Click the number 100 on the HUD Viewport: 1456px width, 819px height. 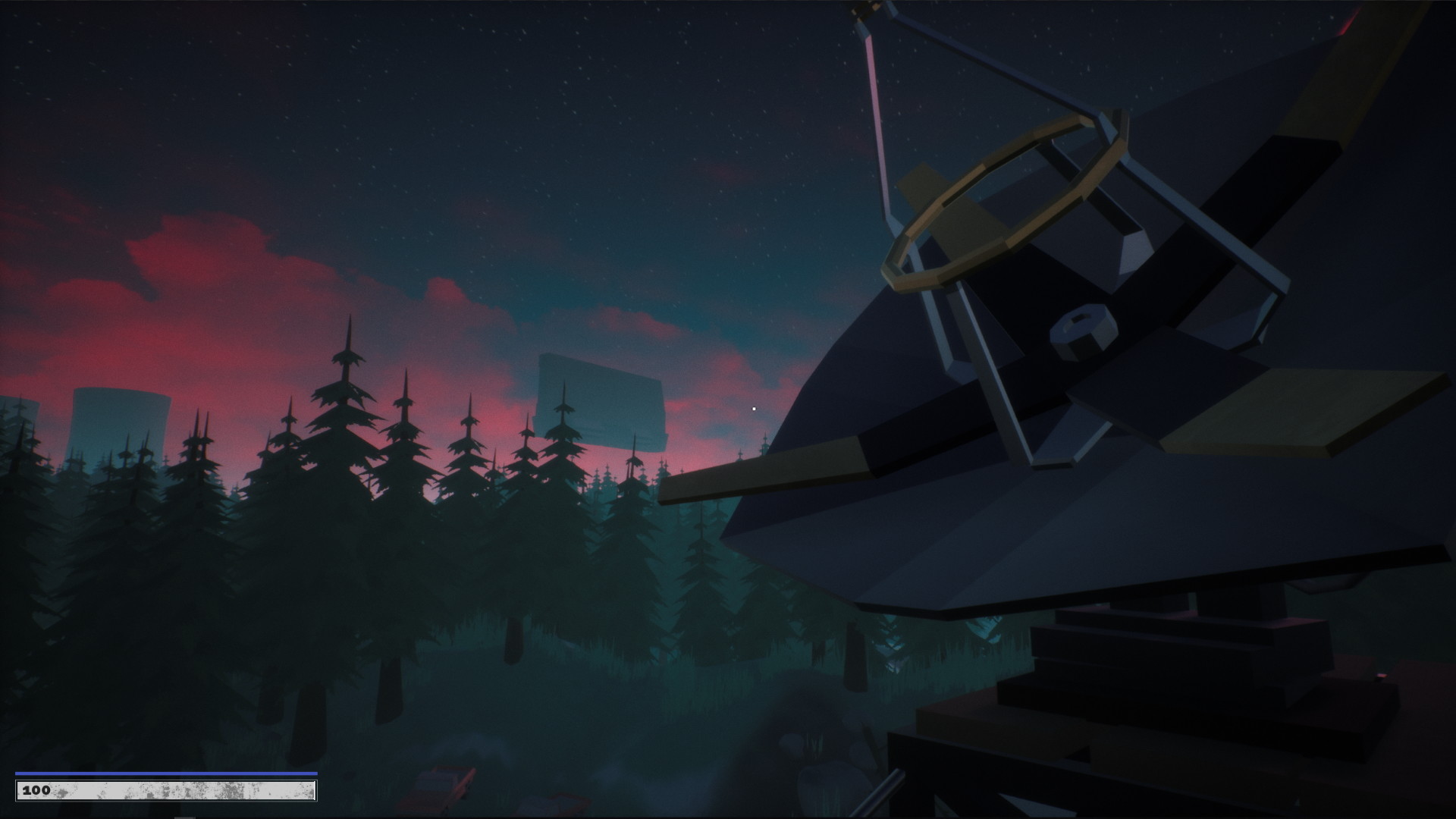(x=36, y=790)
